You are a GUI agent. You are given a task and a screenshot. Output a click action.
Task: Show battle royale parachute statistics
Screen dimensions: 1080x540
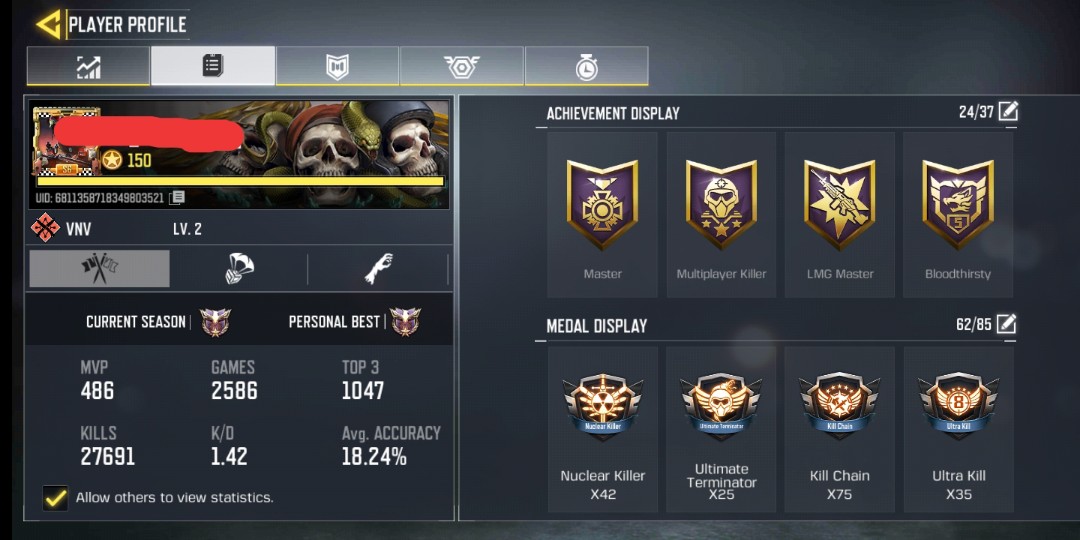pyautogui.click(x=239, y=269)
